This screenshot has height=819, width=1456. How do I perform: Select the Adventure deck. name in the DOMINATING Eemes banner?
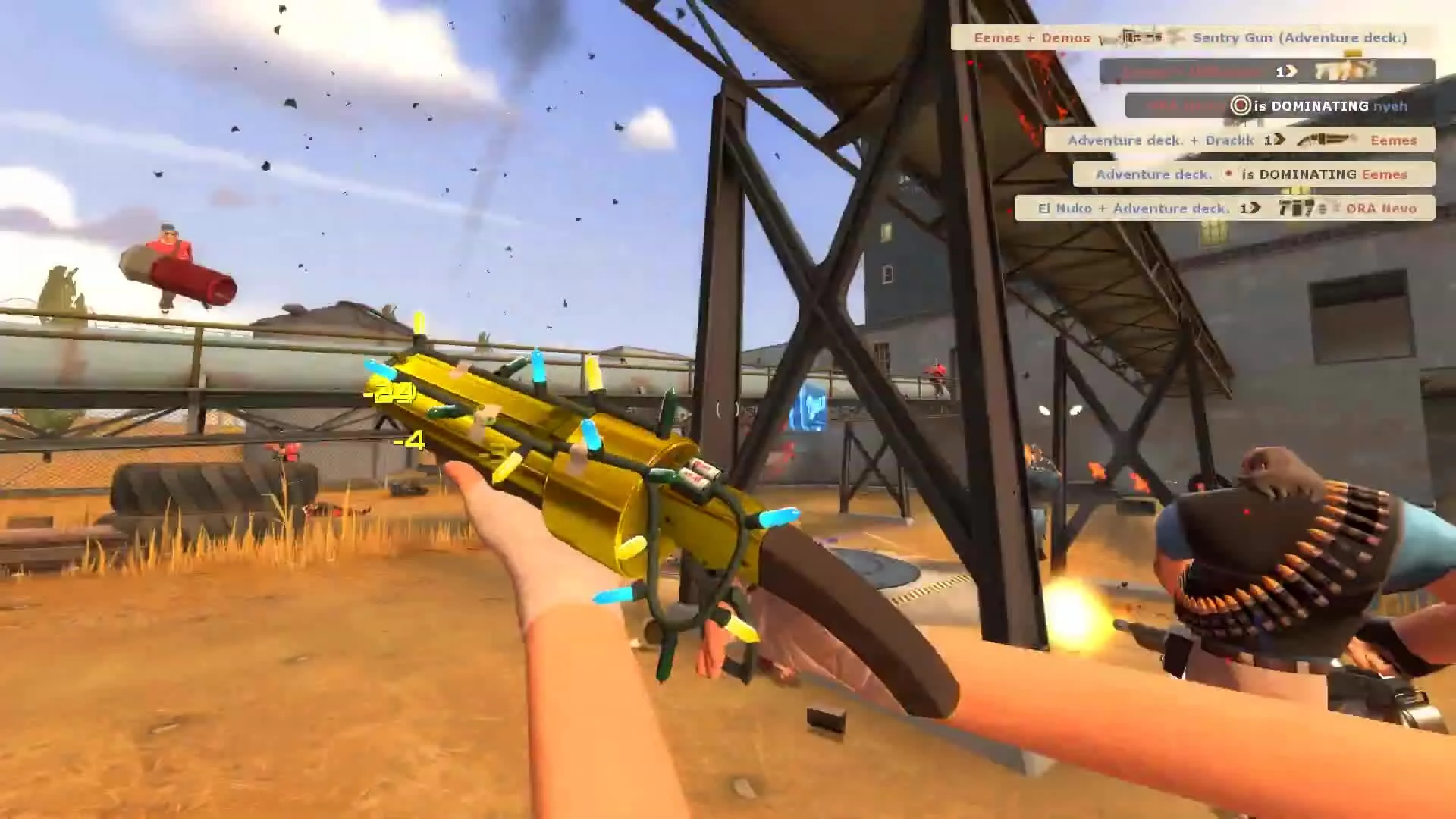click(1155, 174)
